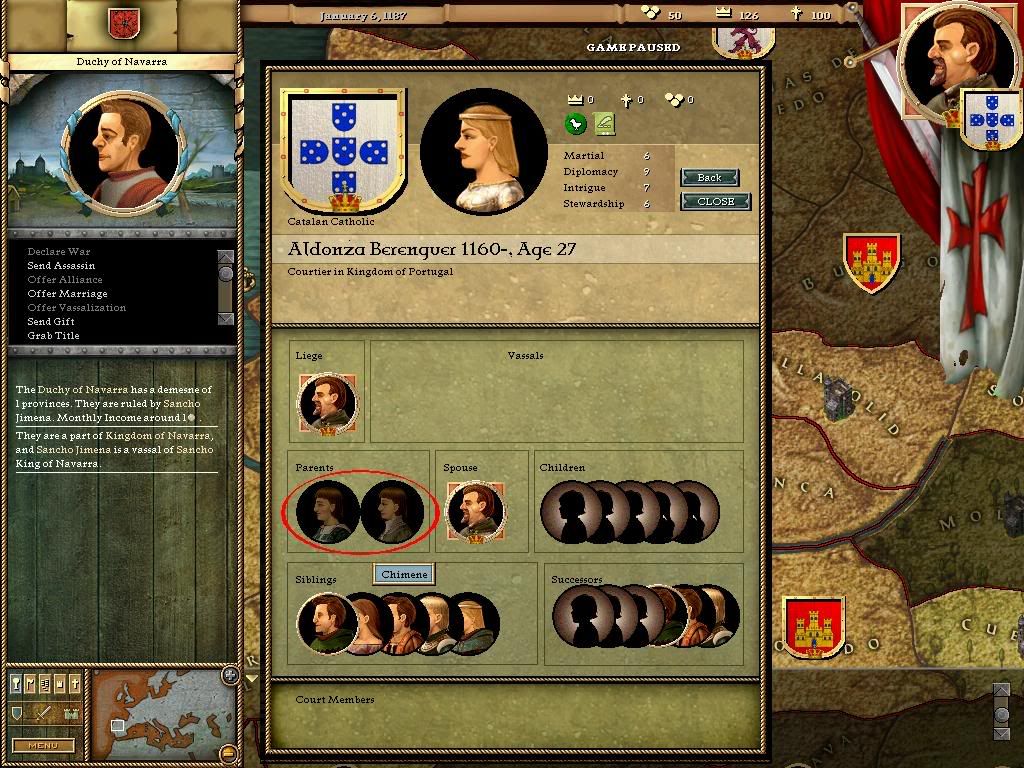Close the character panel with CLOSE
The height and width of the screenshot is (768, 1024).
[x=715, y=201]
